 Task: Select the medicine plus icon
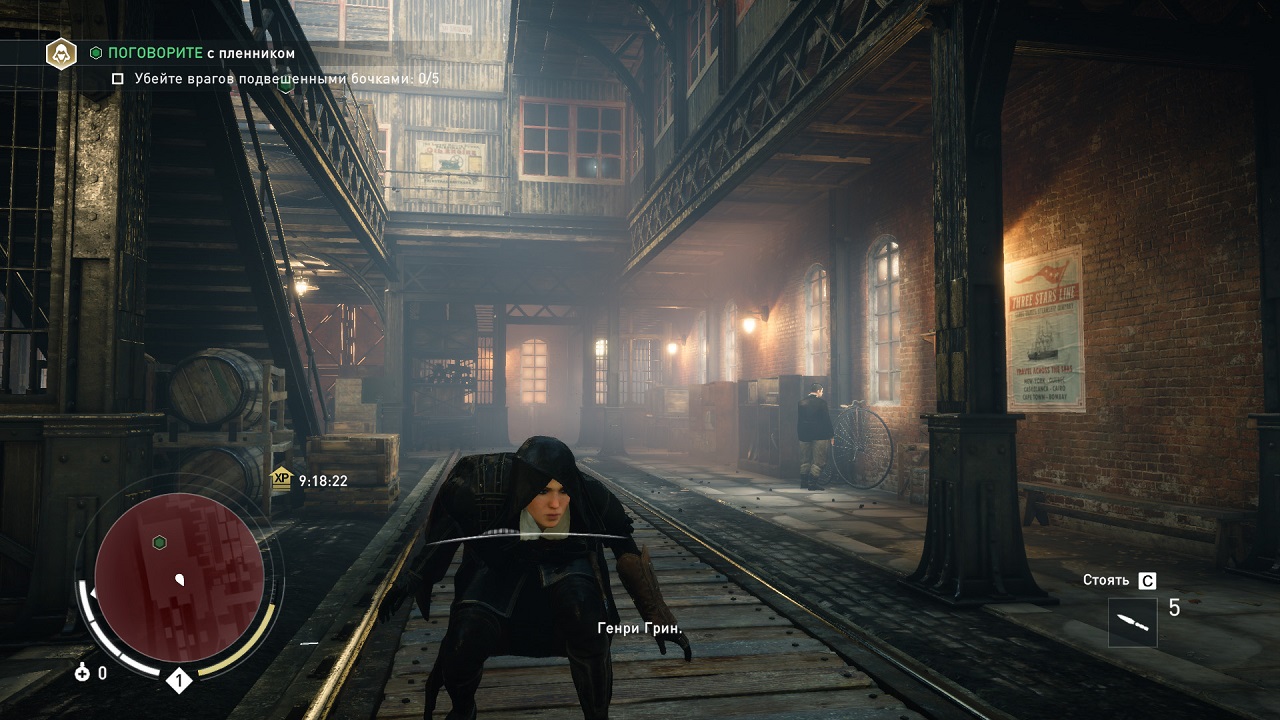[82, 673]
